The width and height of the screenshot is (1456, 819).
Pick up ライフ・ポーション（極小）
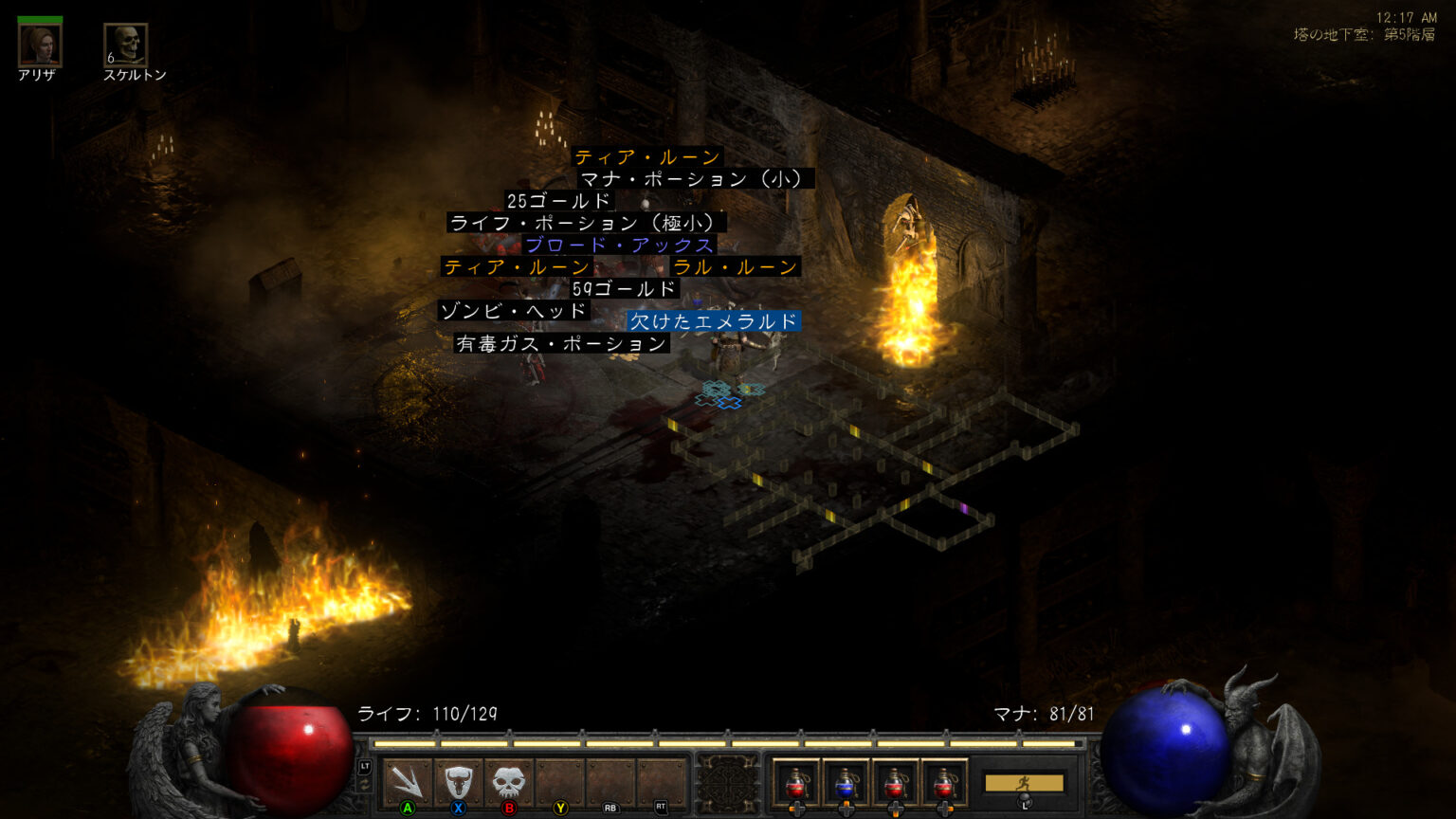pos(586,224)
